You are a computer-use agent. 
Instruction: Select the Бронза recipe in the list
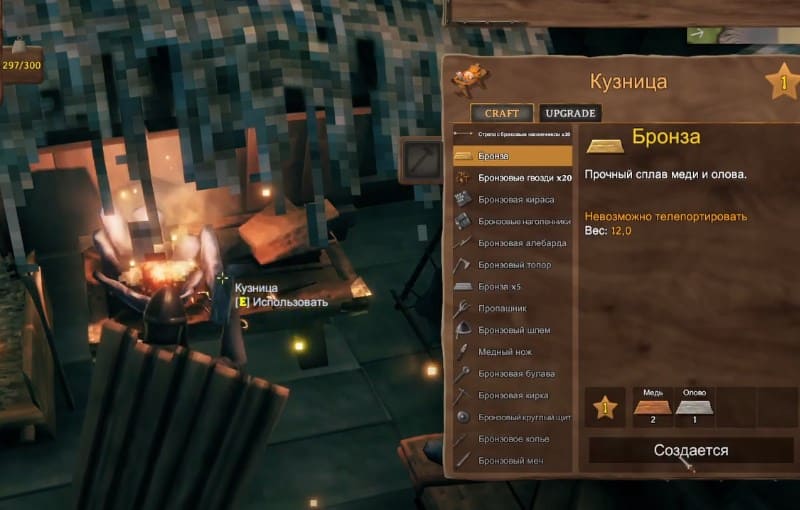512,156
